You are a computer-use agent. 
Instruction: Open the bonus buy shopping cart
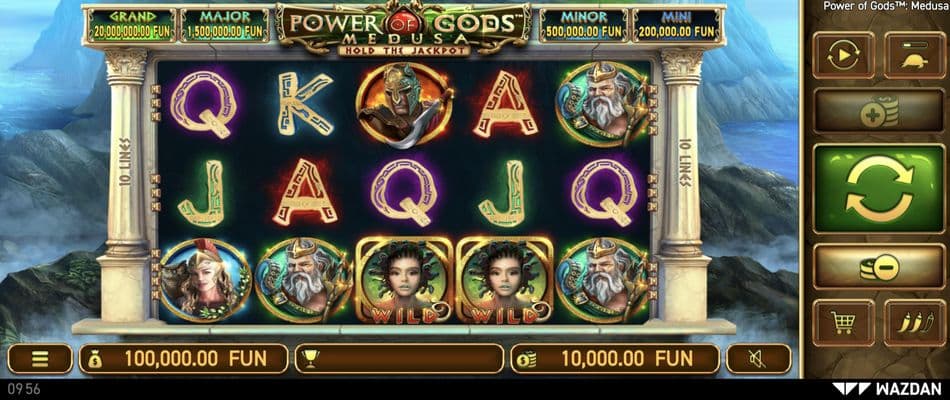[844, 322]
